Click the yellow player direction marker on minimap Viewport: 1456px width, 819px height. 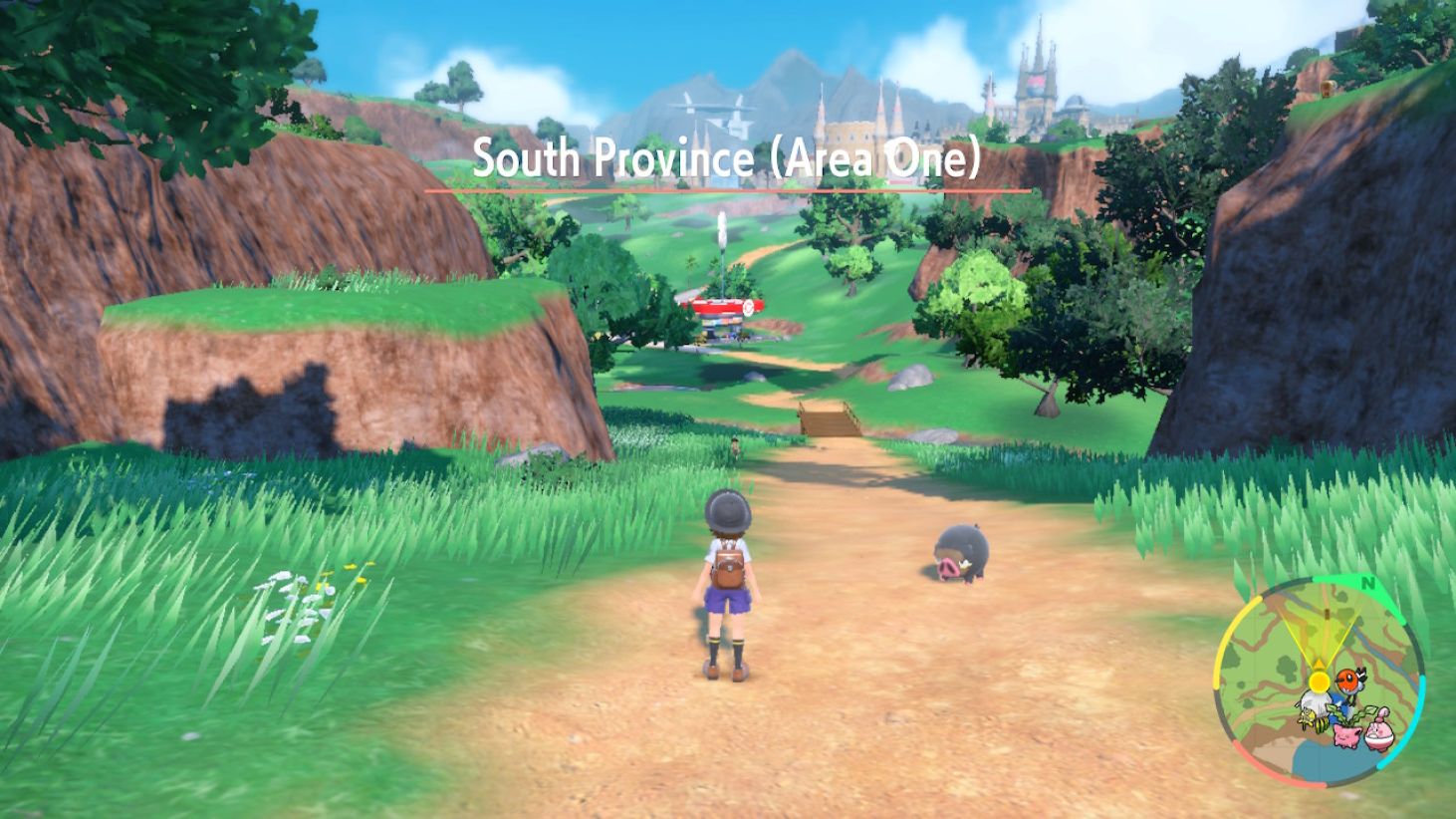1320,682
